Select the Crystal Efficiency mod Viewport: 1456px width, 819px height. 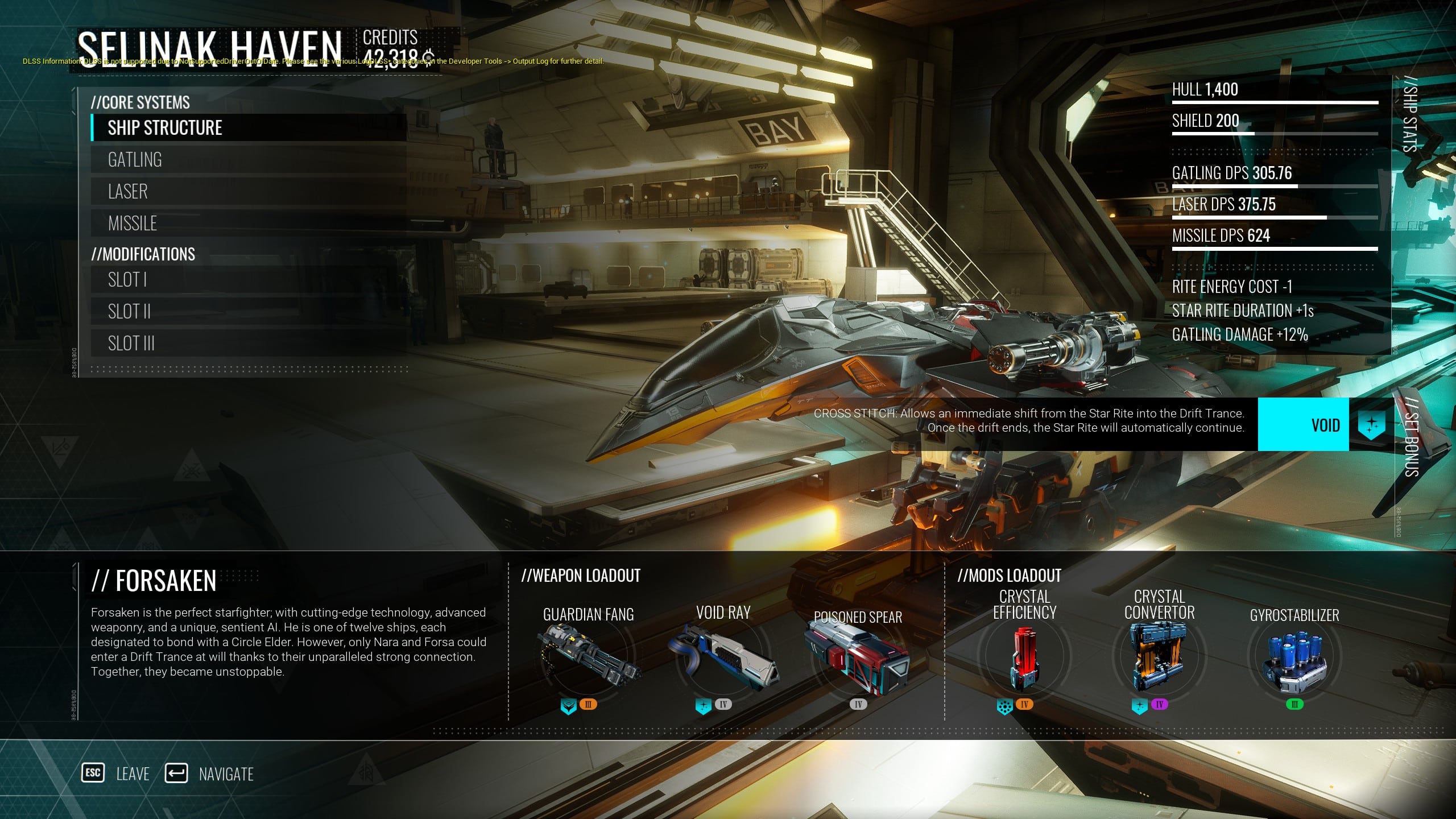1024,657
